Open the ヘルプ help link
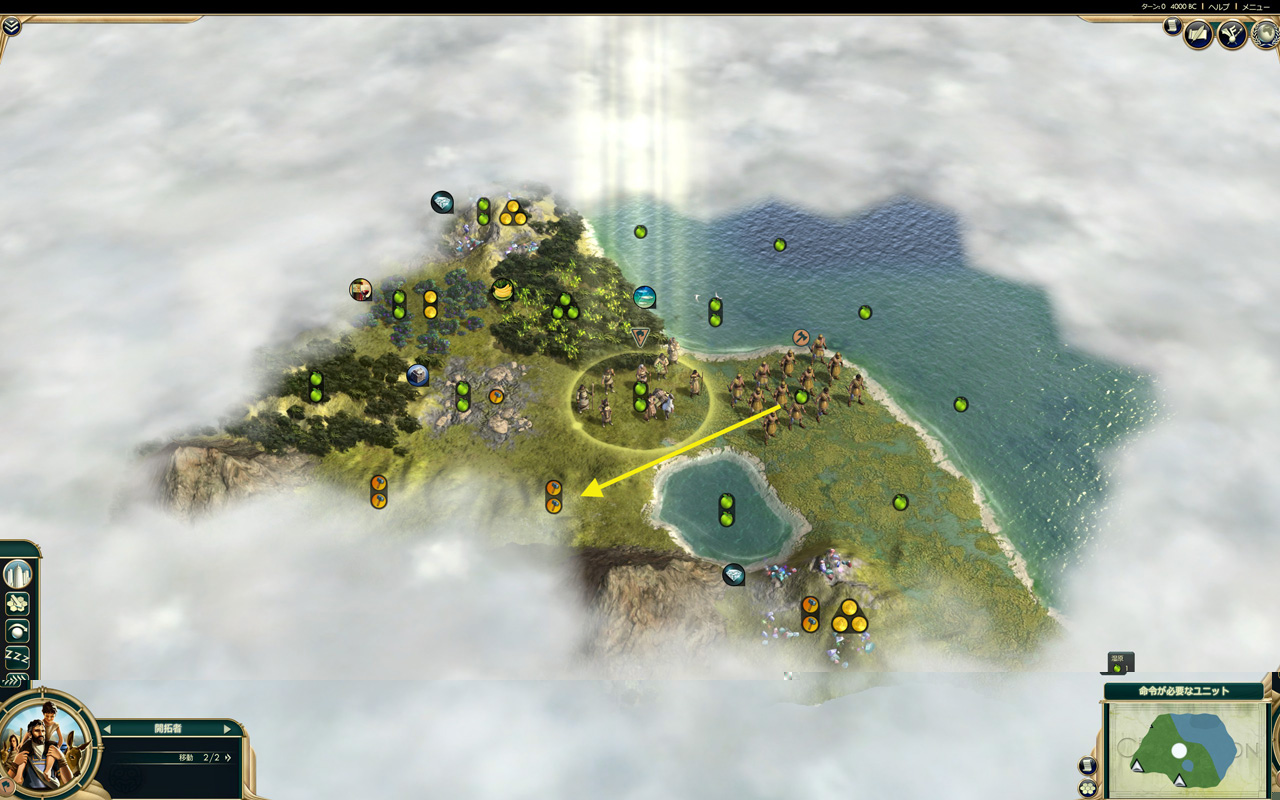1280x800 pixels. pyautogui.click(x=1219, y=7)
